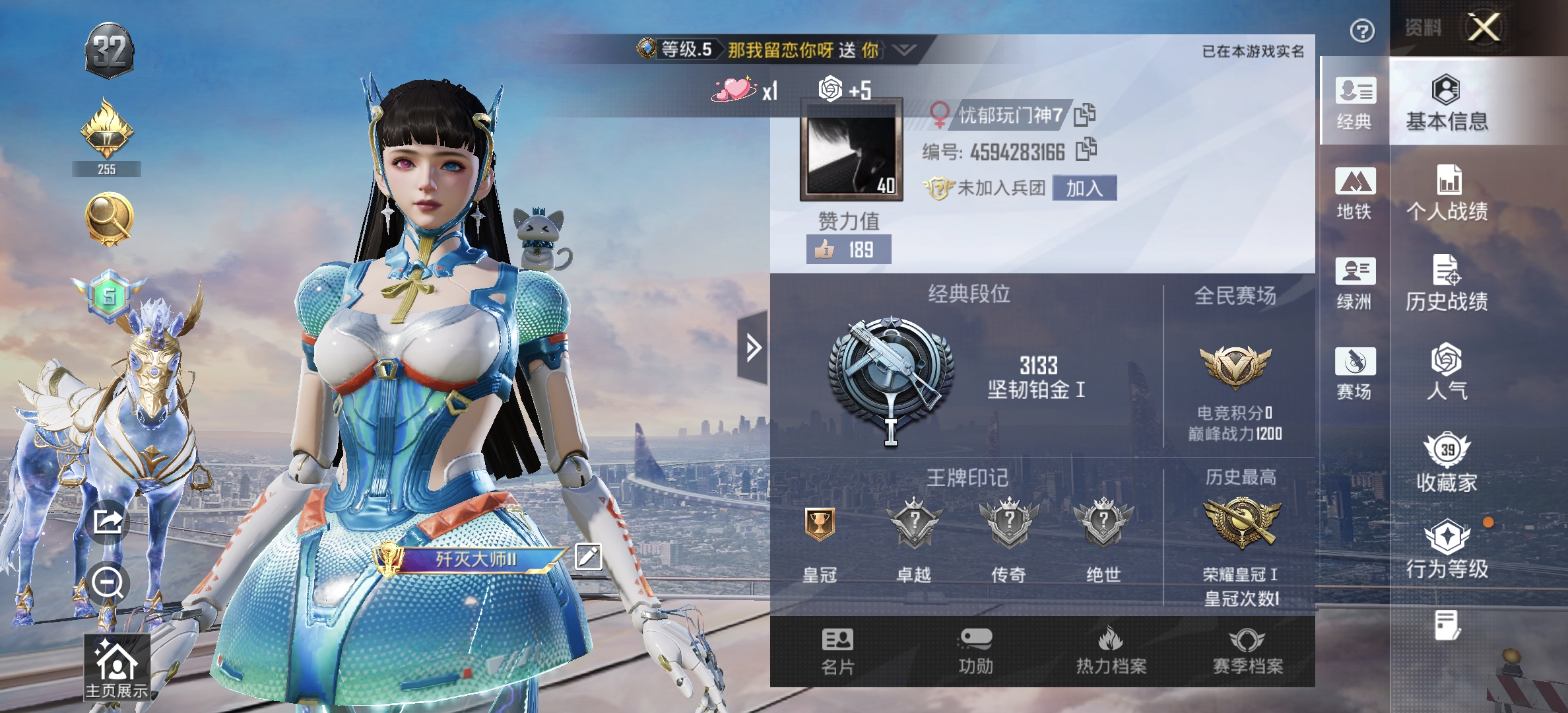Click the pencil to edit the 歼灭大师II title
1568x713 pixels.
pyautogui.click(x=588, y=557)
